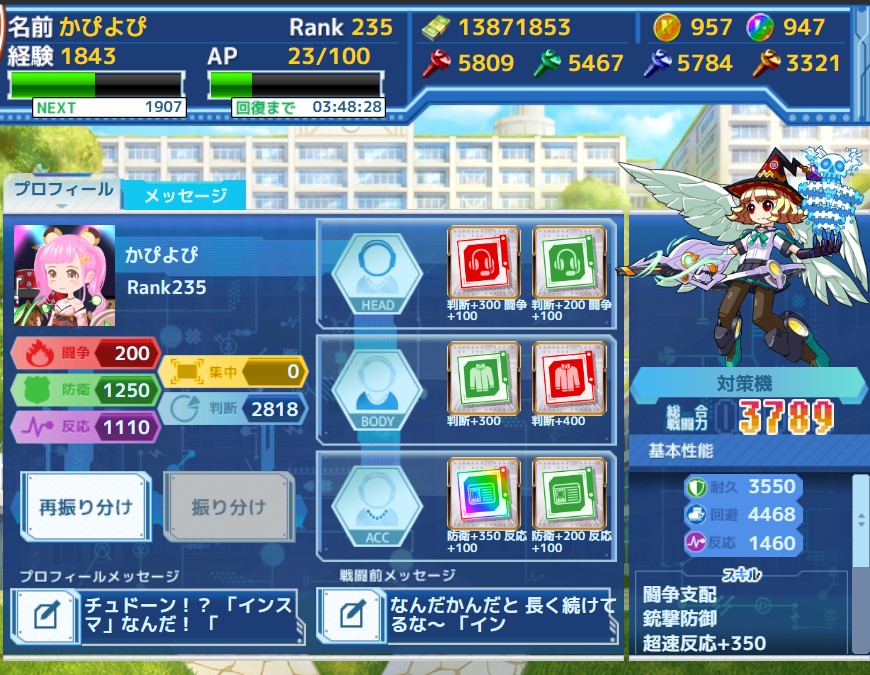
Task: Click the scrollbar of the 基本性能 panel
Action: (x=859, y=520)
